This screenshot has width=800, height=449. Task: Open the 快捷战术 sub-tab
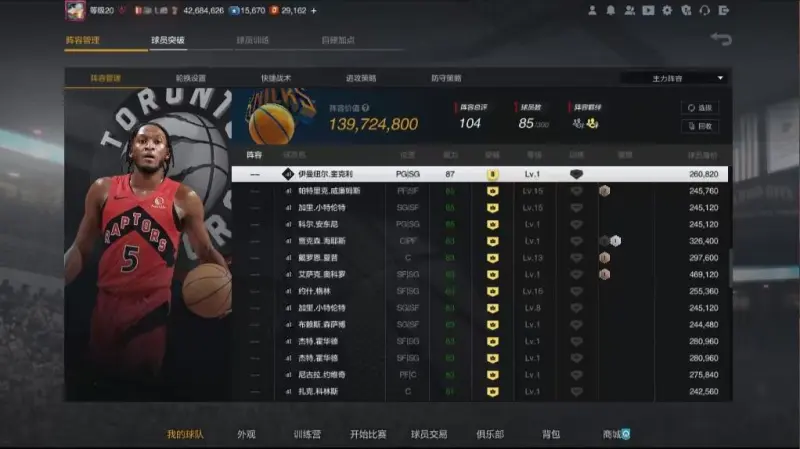pos(276,77)
